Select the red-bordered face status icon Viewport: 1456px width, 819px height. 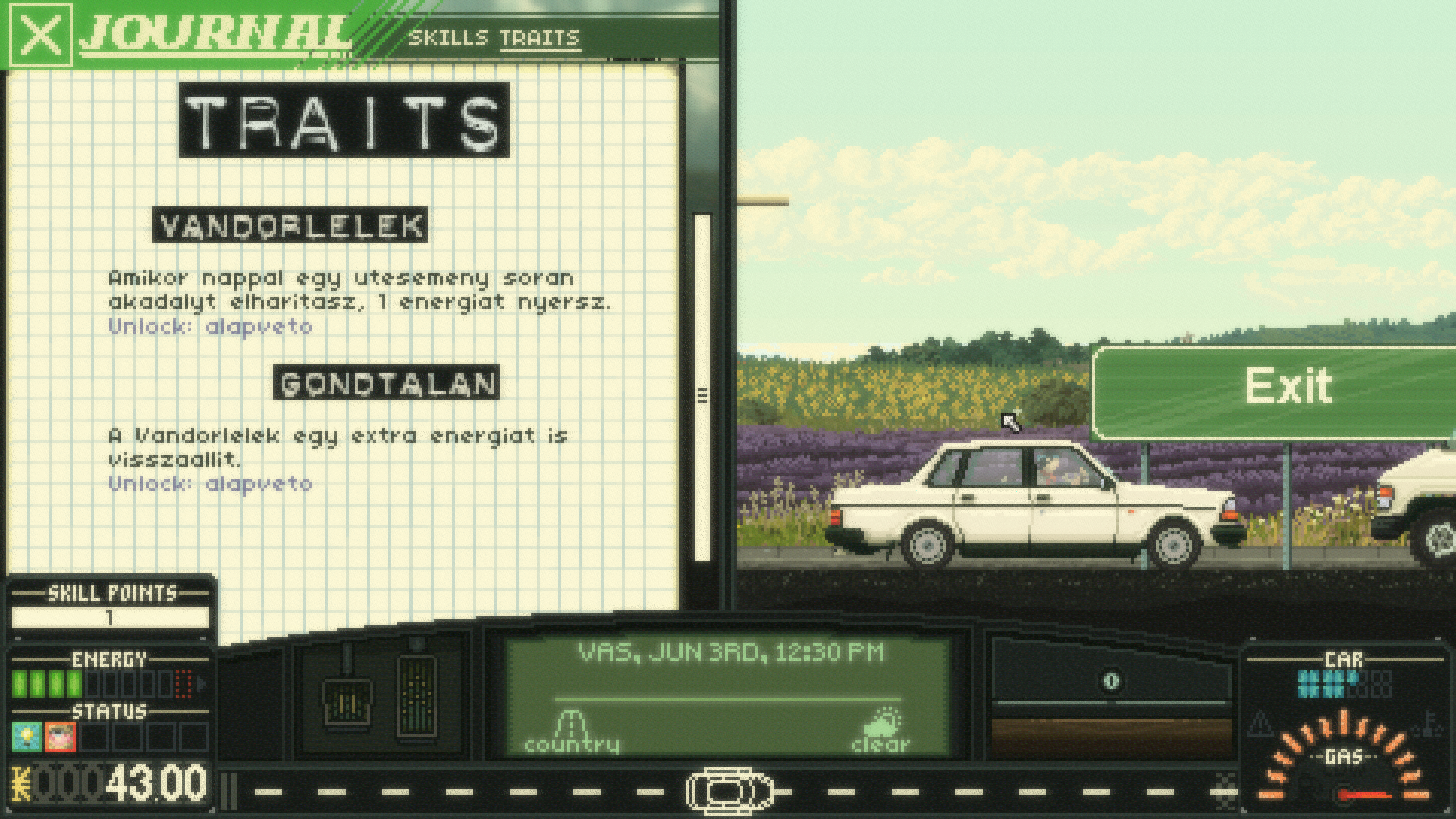click(x=61, y=736)
